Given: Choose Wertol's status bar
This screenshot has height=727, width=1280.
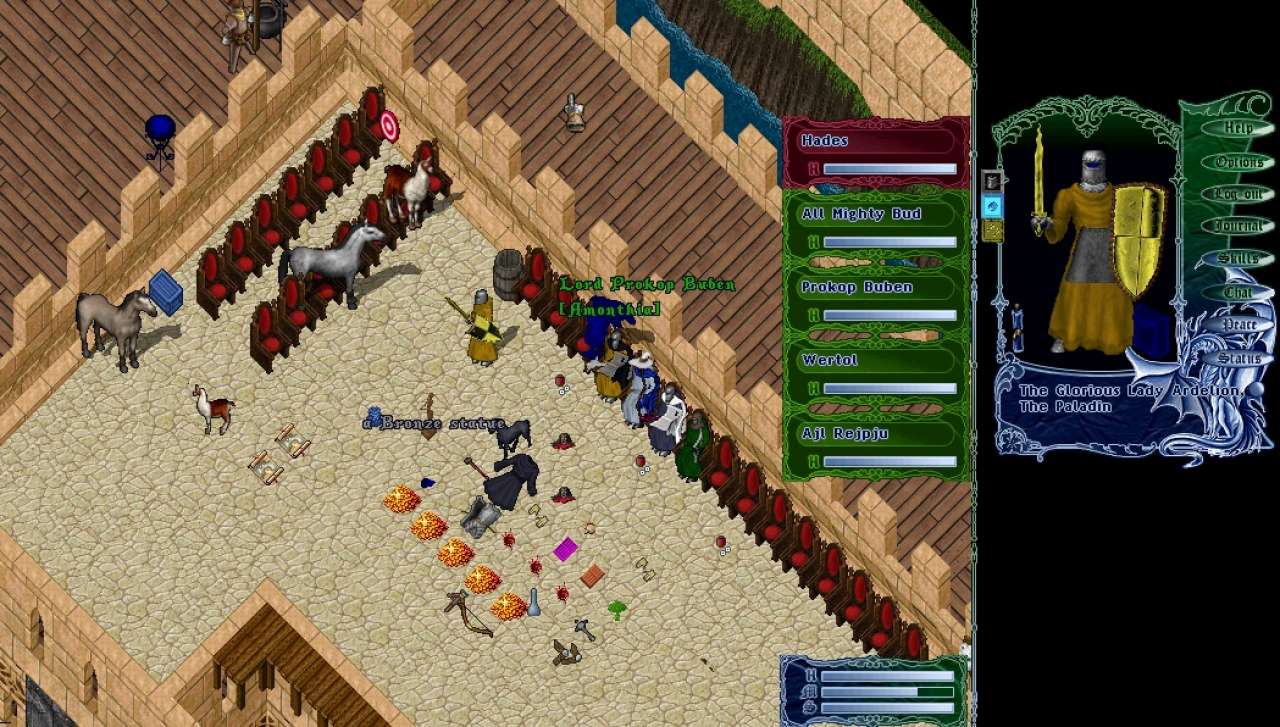Looking at the screenshot, I should [876, 372].
